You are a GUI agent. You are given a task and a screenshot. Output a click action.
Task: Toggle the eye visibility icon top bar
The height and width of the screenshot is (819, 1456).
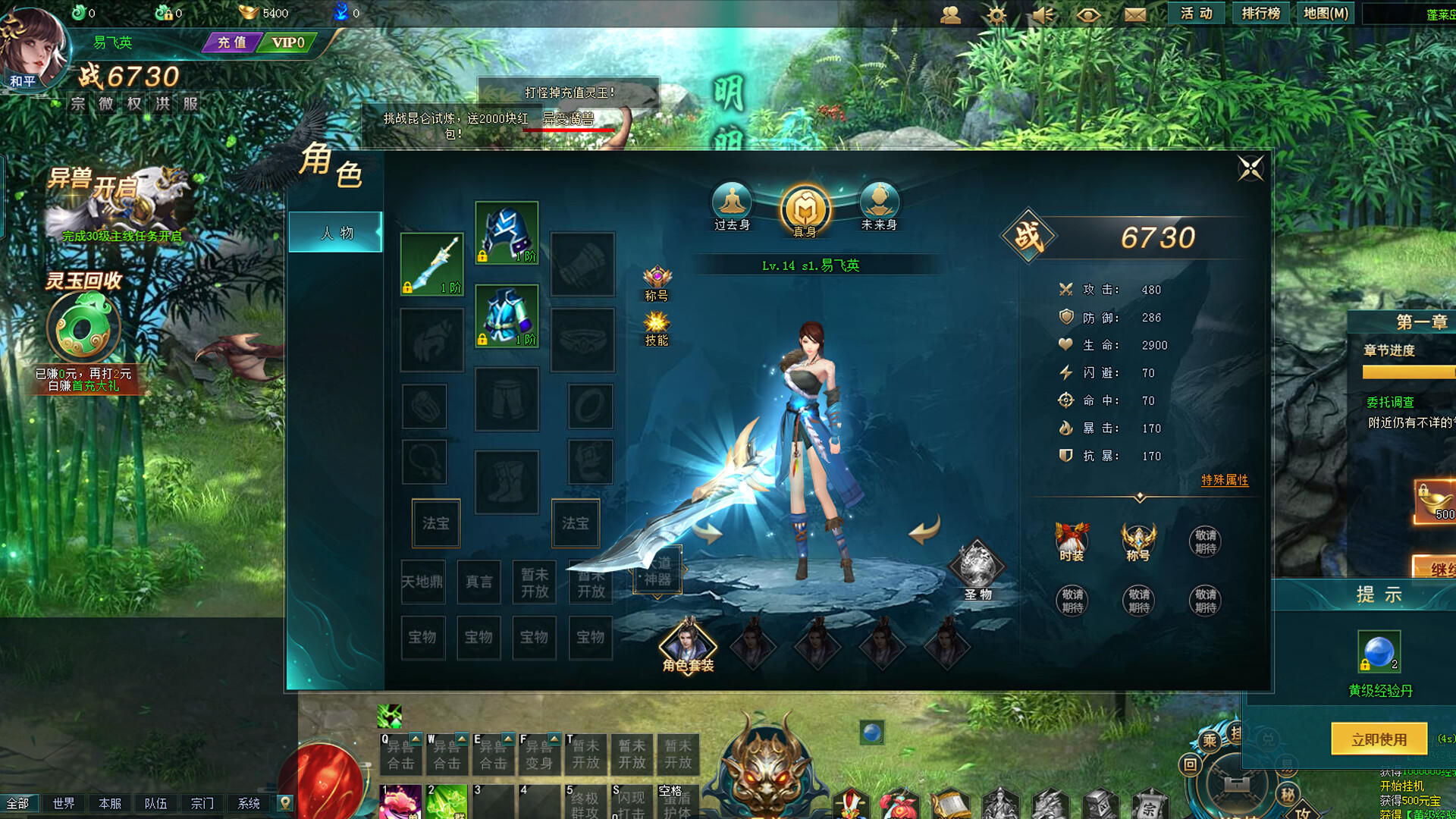pyautogui.click(x=1087, y=13)
